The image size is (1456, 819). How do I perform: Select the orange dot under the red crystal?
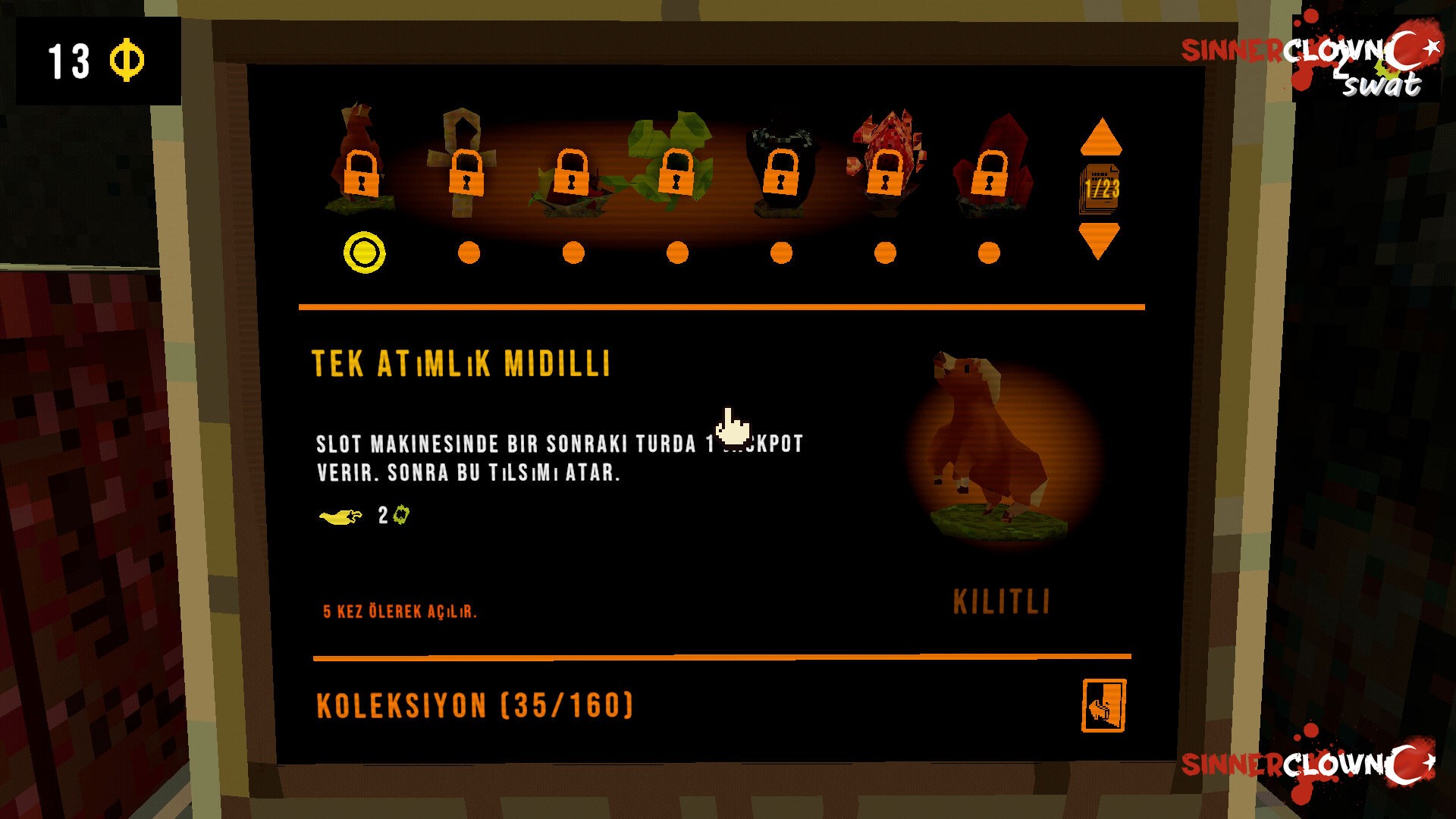(x=987, y=250)
